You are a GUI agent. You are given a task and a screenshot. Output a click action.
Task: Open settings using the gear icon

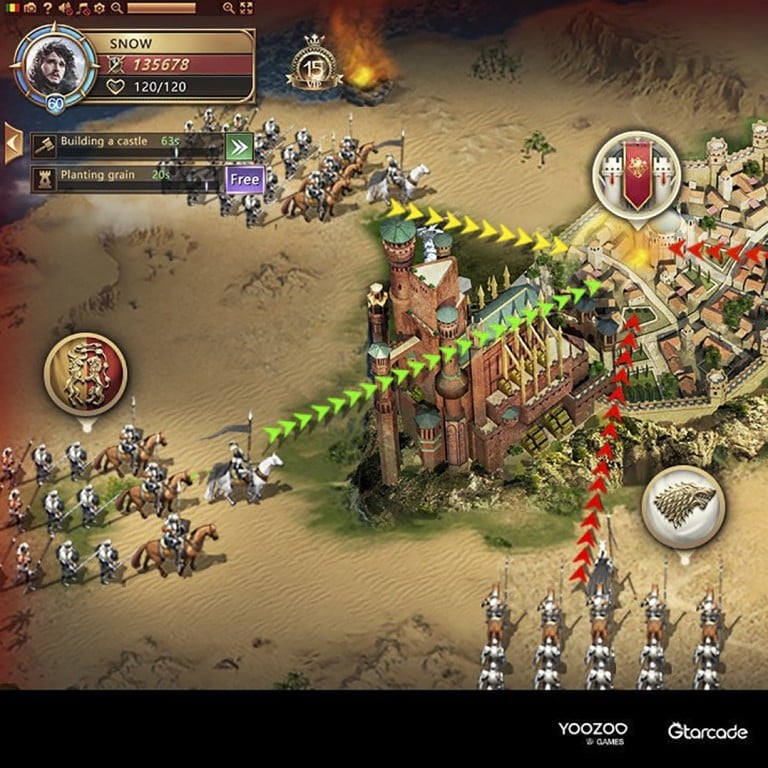[99, 8]
